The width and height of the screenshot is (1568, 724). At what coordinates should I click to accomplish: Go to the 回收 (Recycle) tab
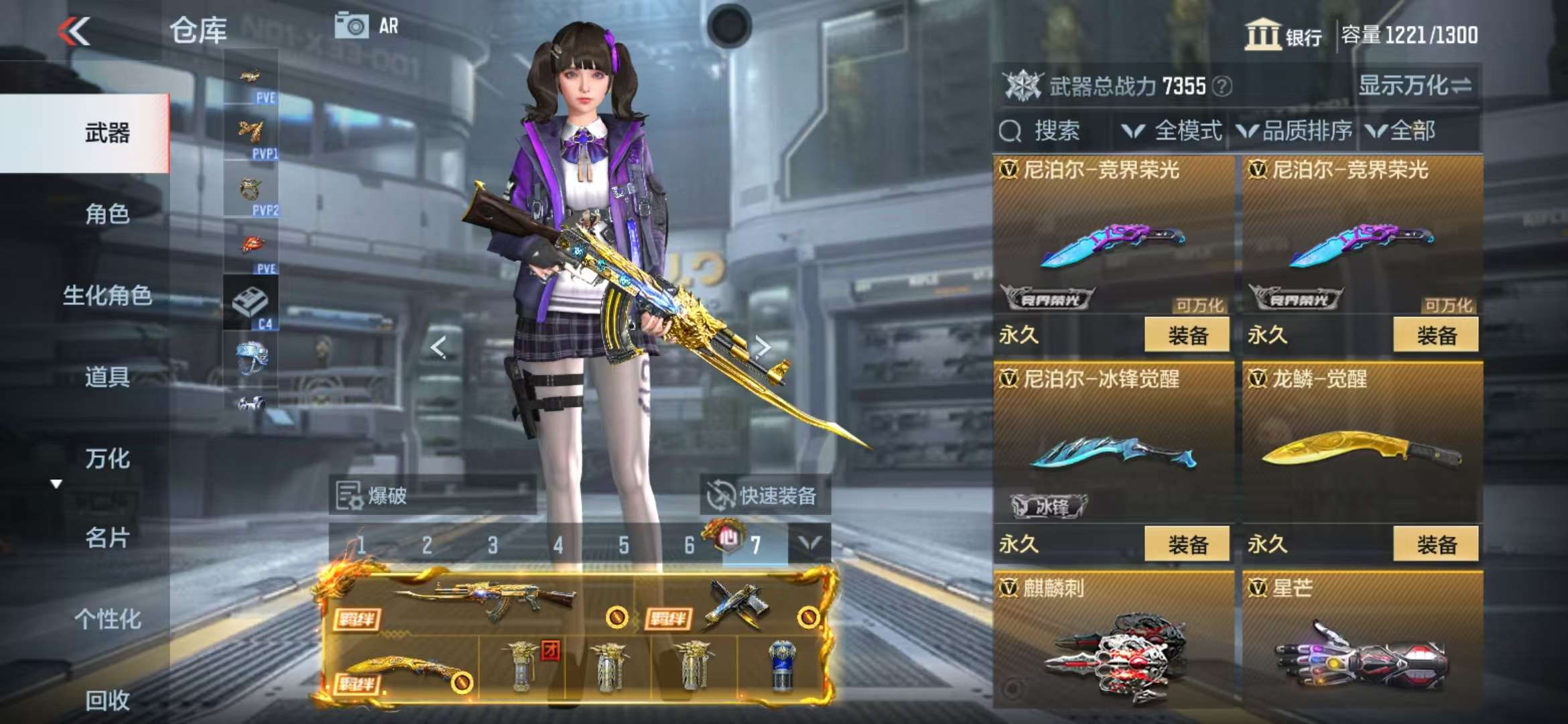tap(107, 700)
